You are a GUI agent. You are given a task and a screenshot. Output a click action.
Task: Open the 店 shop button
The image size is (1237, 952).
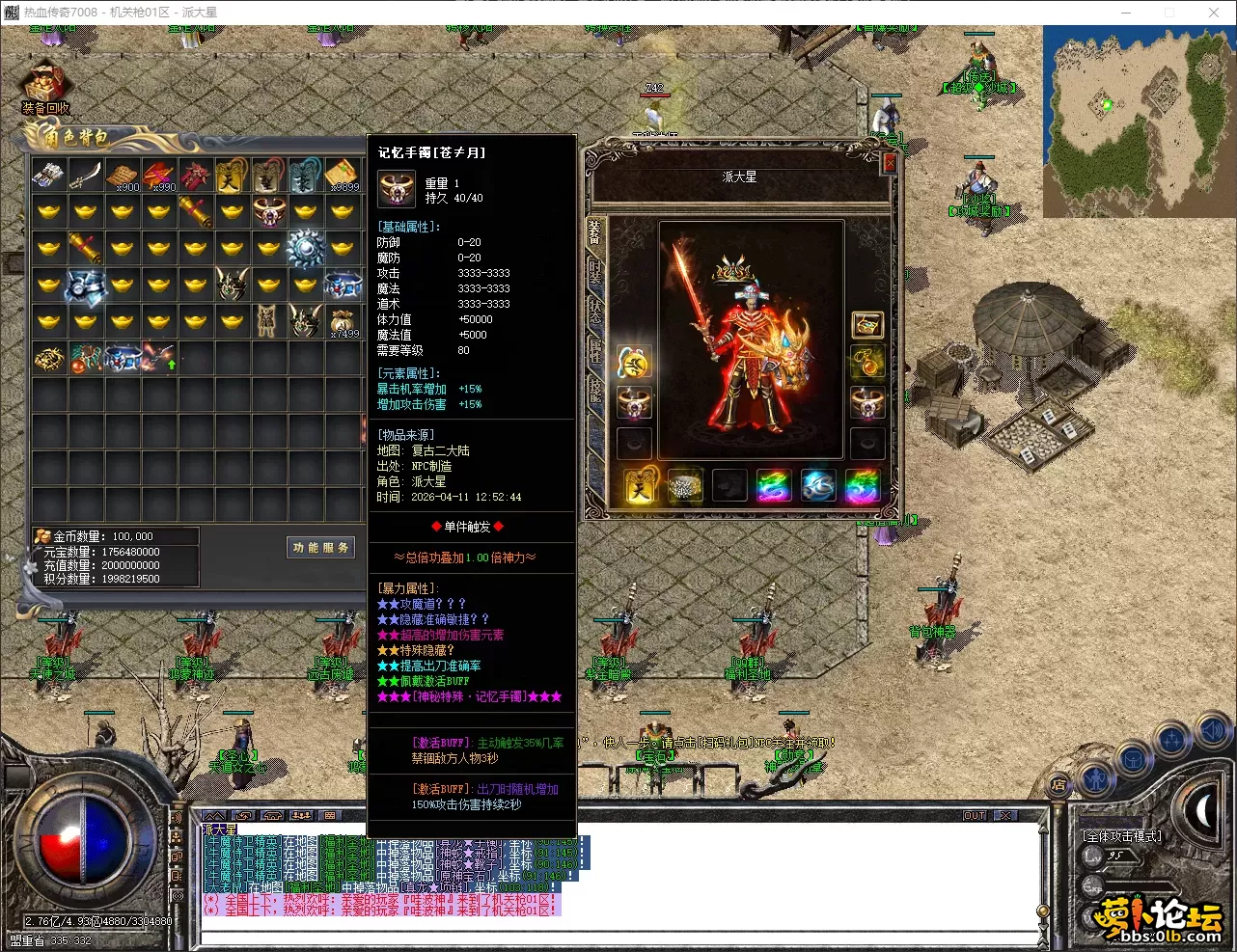pos(1058,784)
